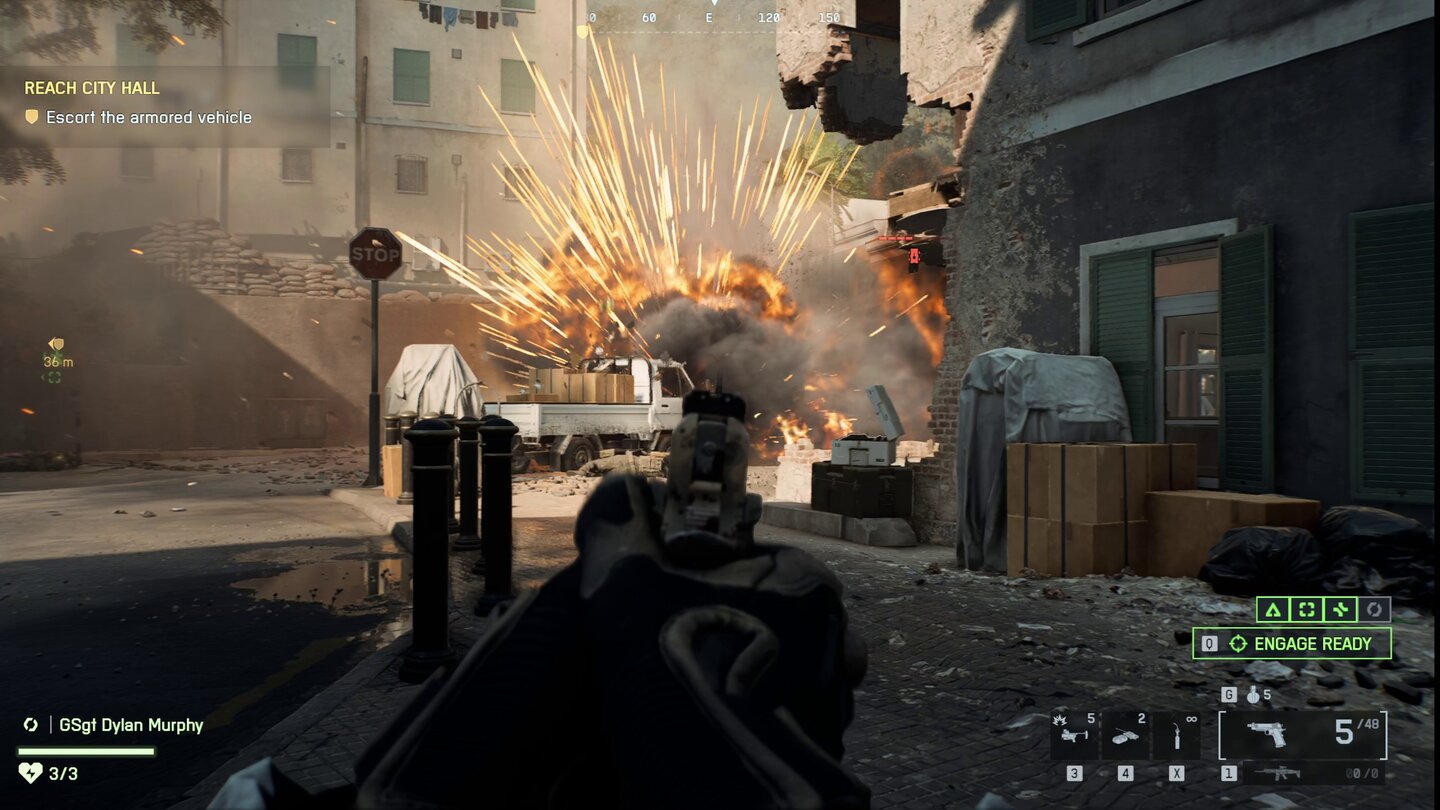Select the attack order triangle icon

[x=1273, y=608]
